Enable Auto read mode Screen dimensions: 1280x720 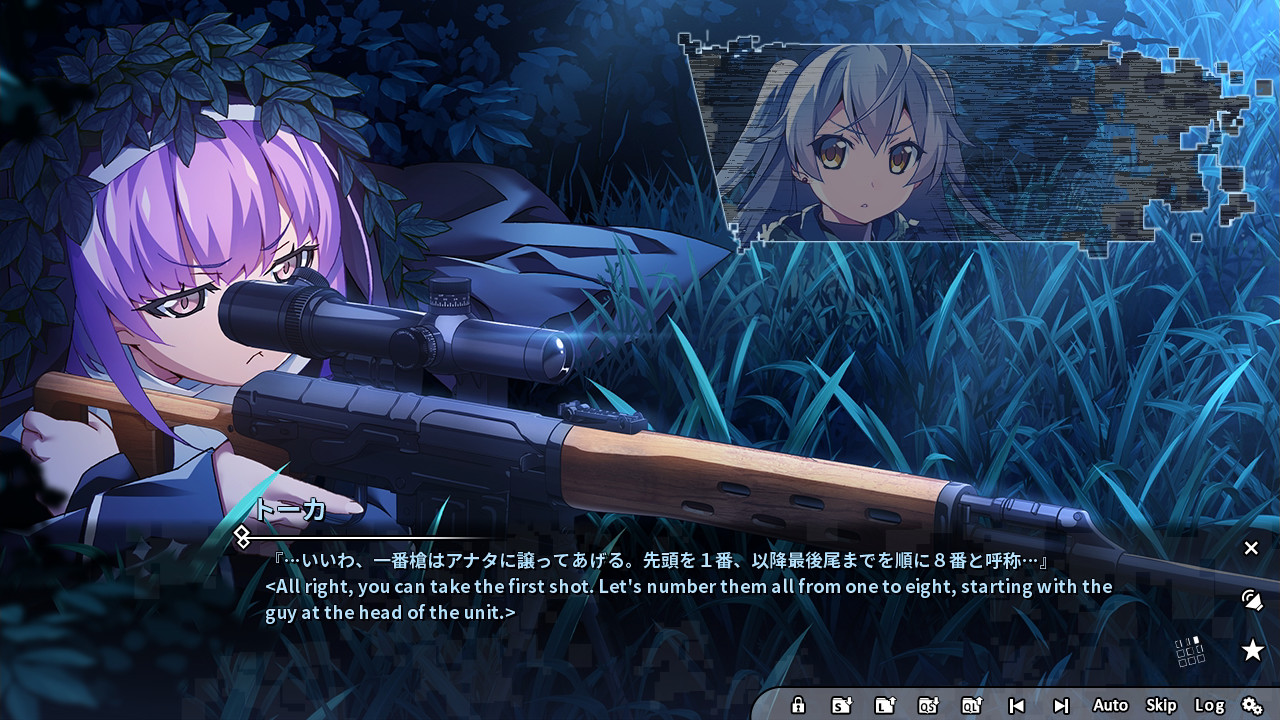(x=1110, y=705)
